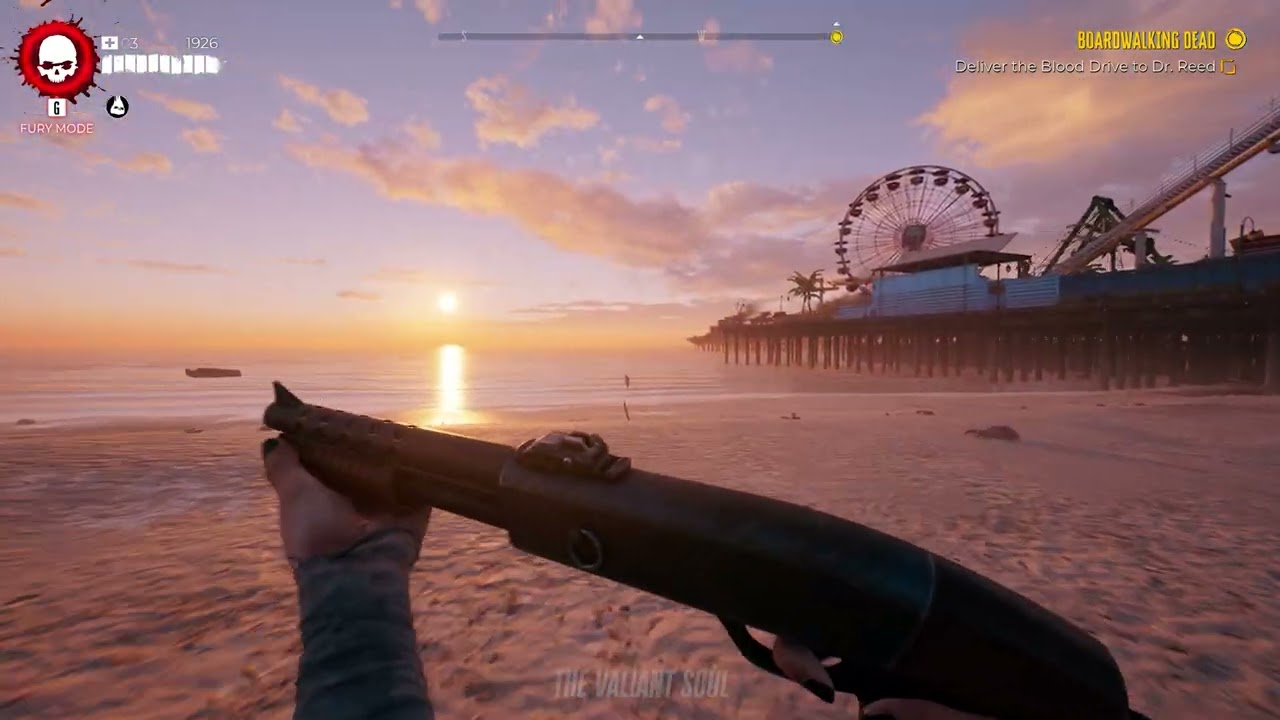This screenshot has height=720, width=1280.
Task: Use the medkit plus icon
Action: click(110, 43)
